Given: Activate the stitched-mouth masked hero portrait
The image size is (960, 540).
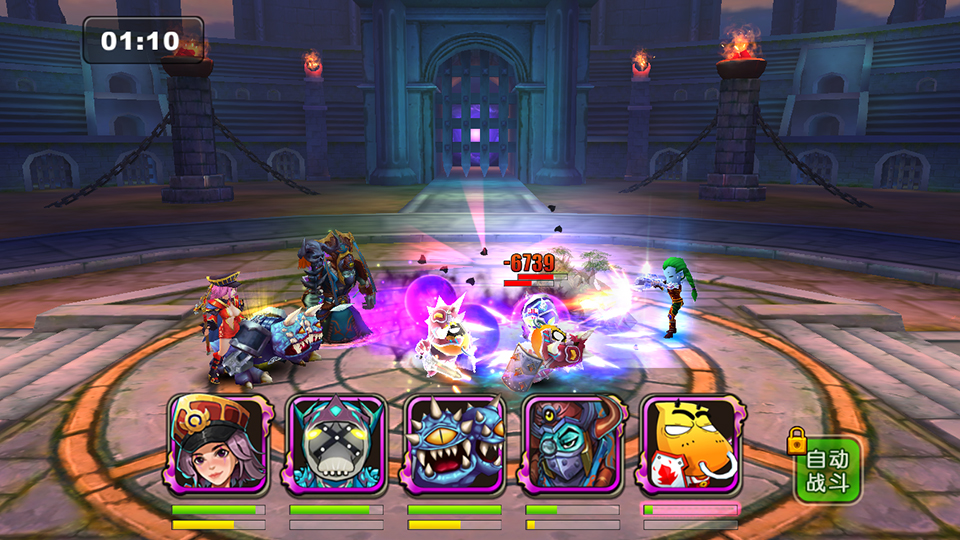Looking at the screenshot, I should (336, 445).
